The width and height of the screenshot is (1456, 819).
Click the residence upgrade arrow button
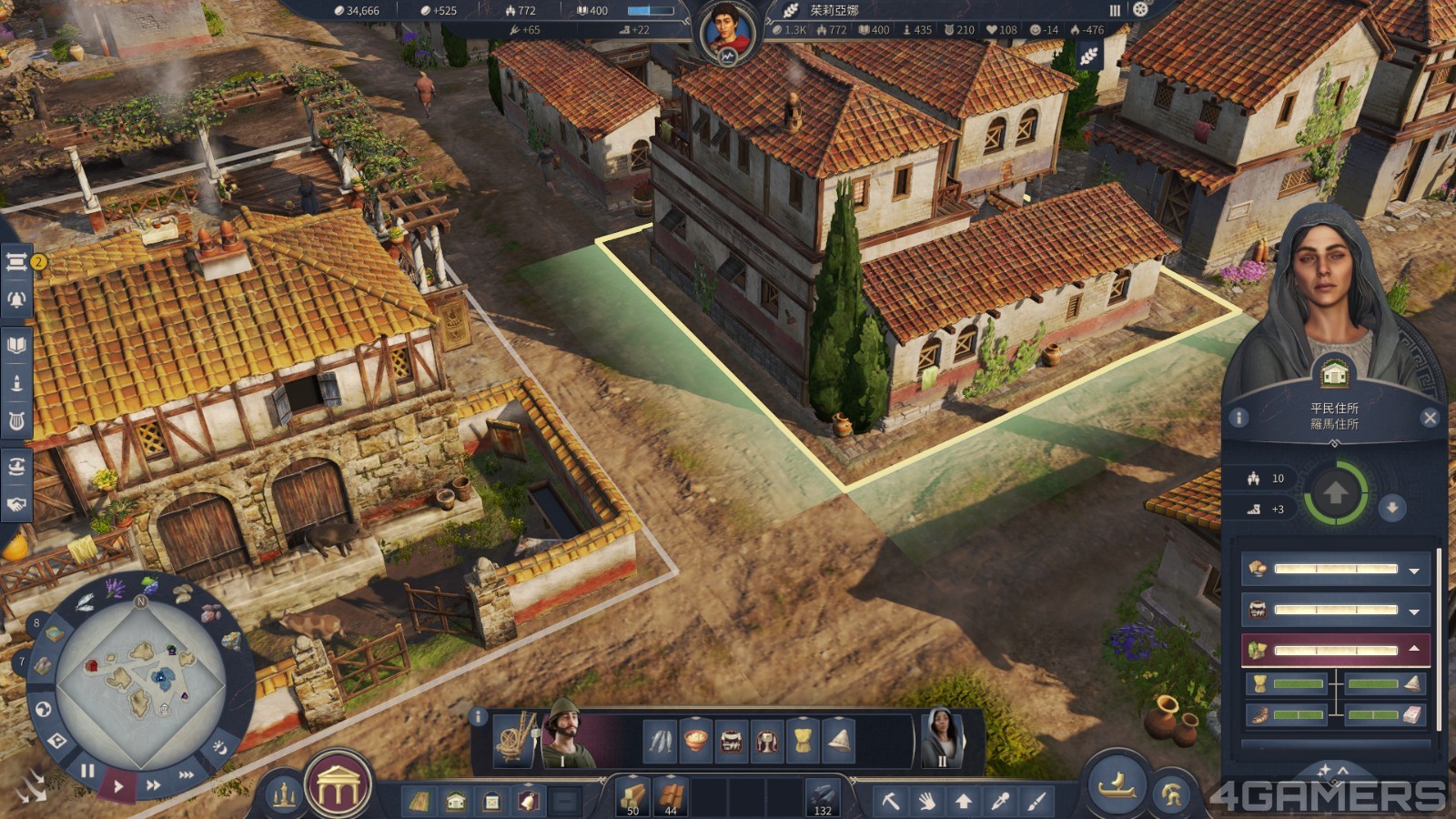click(x=1335, y=494)
